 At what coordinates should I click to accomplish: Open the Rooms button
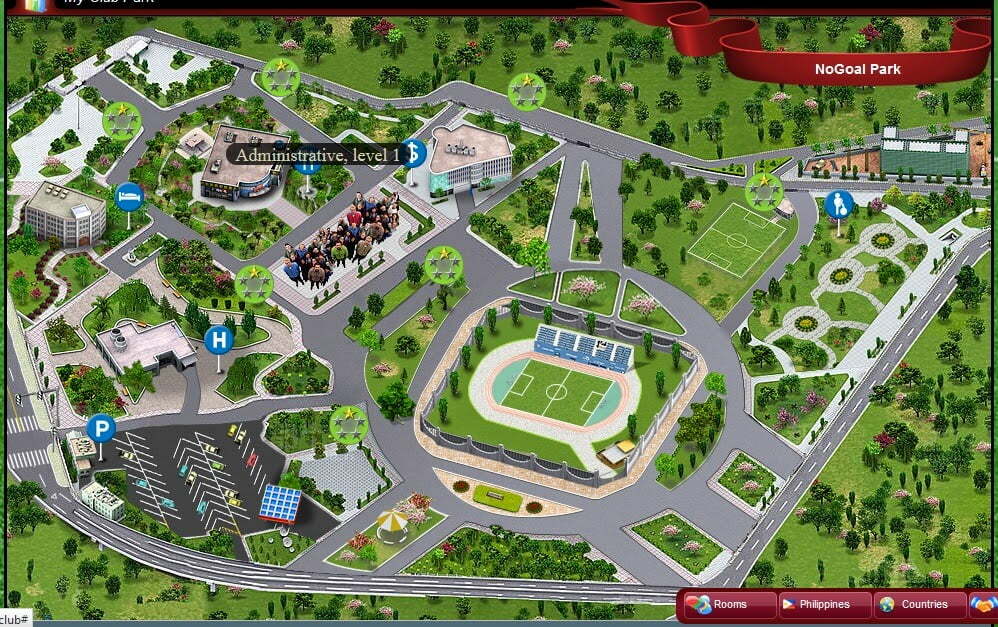tap(729, 604)
